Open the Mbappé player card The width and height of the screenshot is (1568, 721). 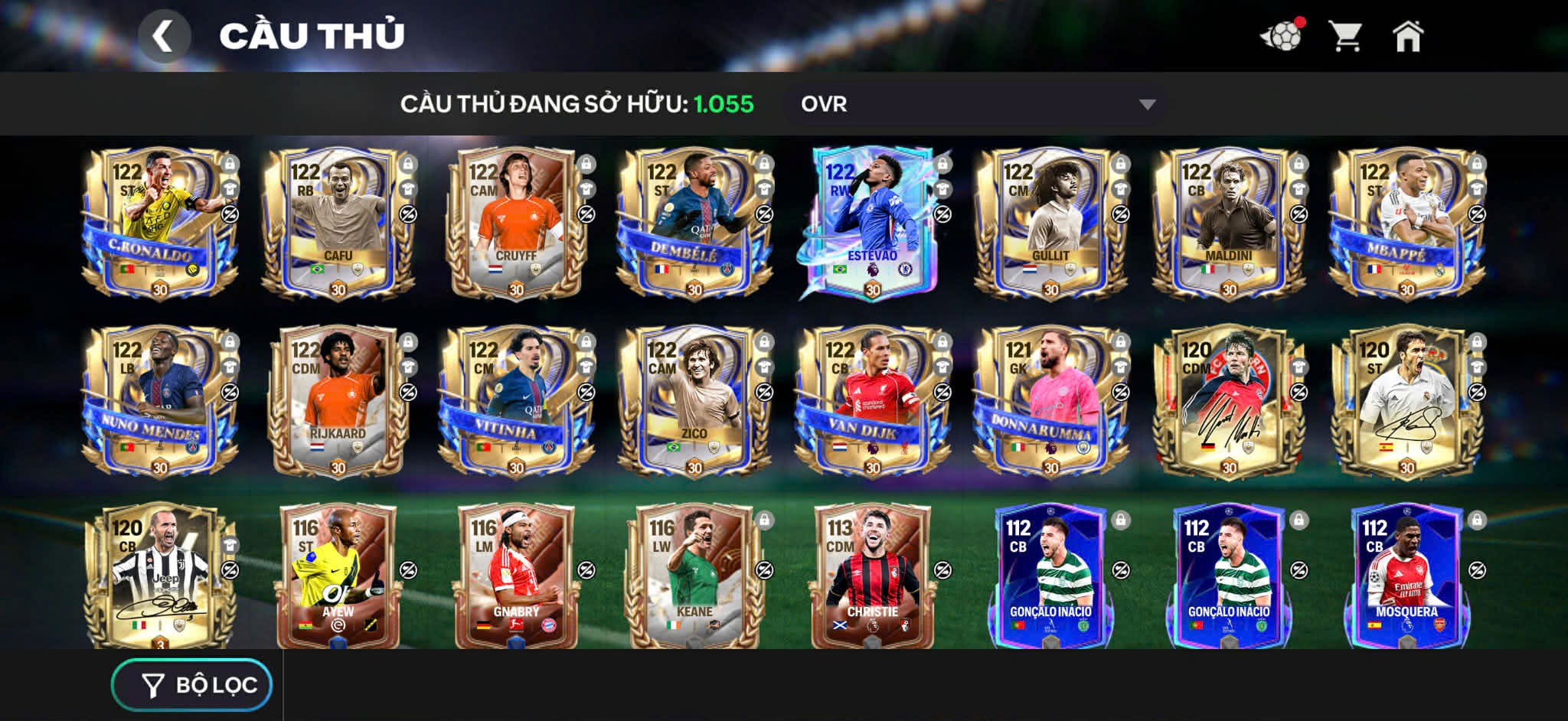1406,223
